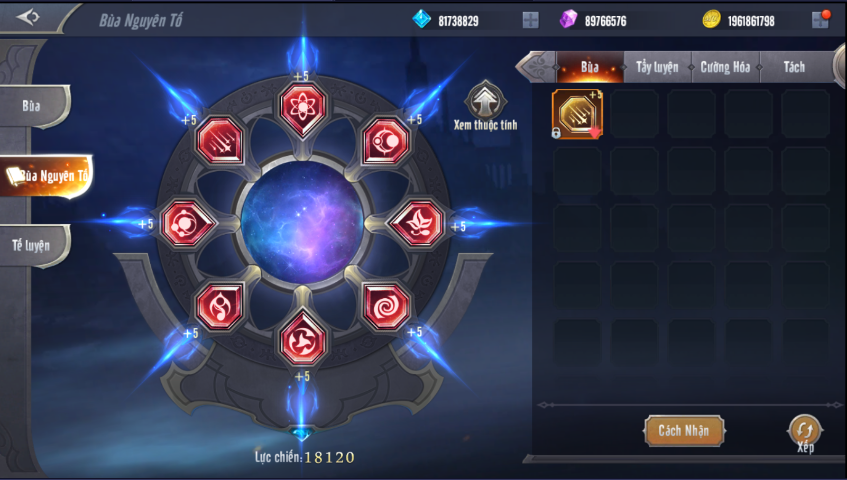Sort items with the Xếp button
This screenshot has width=847, height=480.
(x=805, y=431)
